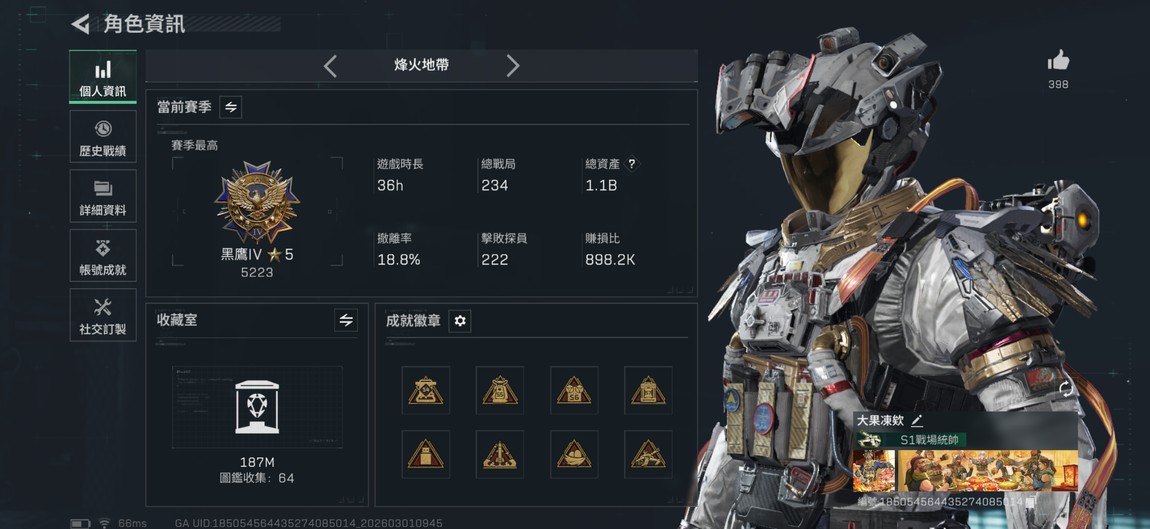Click the left arrow beside 烽火地帶
1150x529 pixels.
tap(330, 66)
